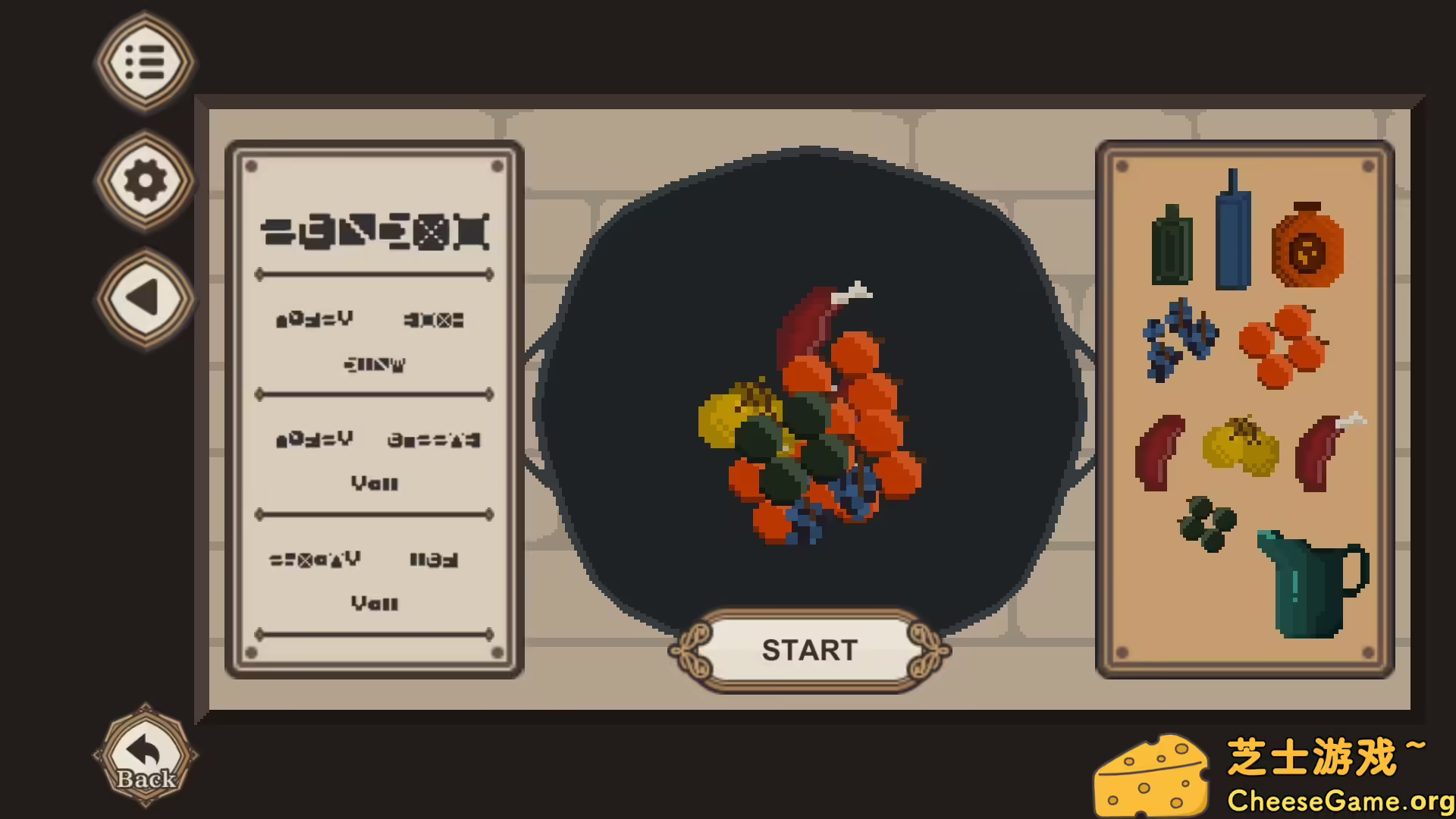
Task: Select the blue grapes ingredient
Action: 1178,339
